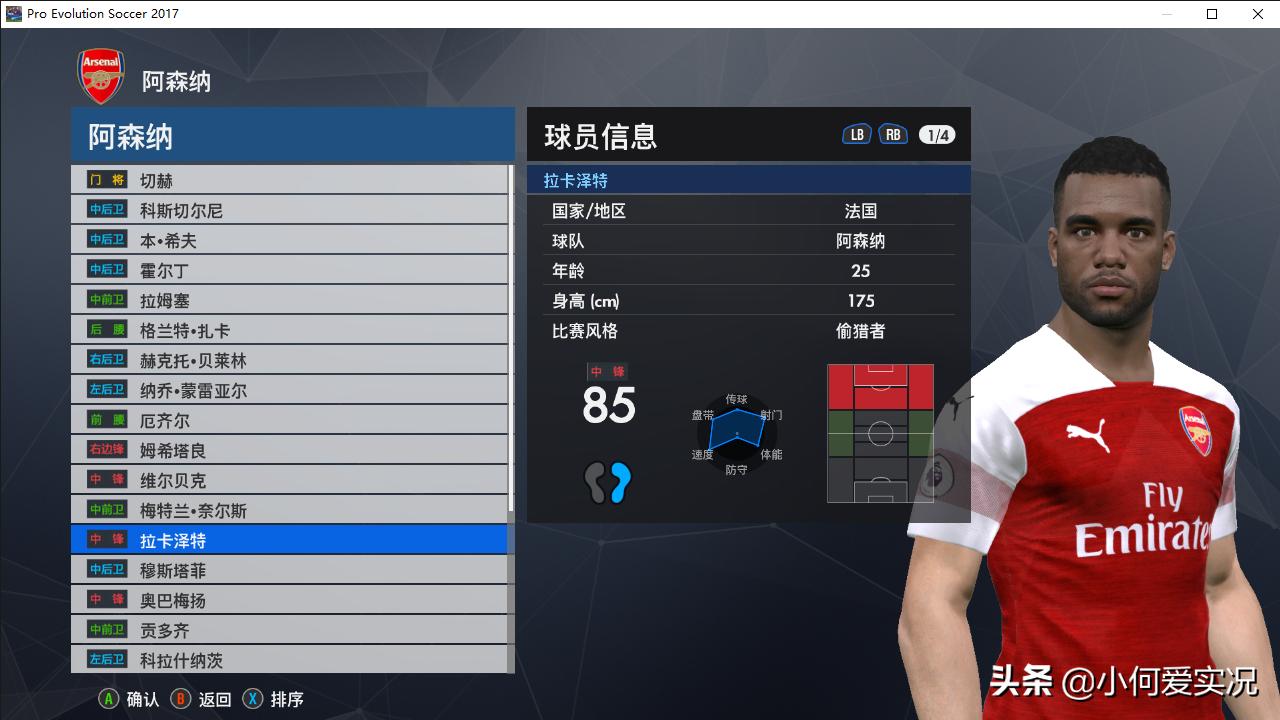
Task: Click the RB shoulder button icon
Action: [893, 132]
